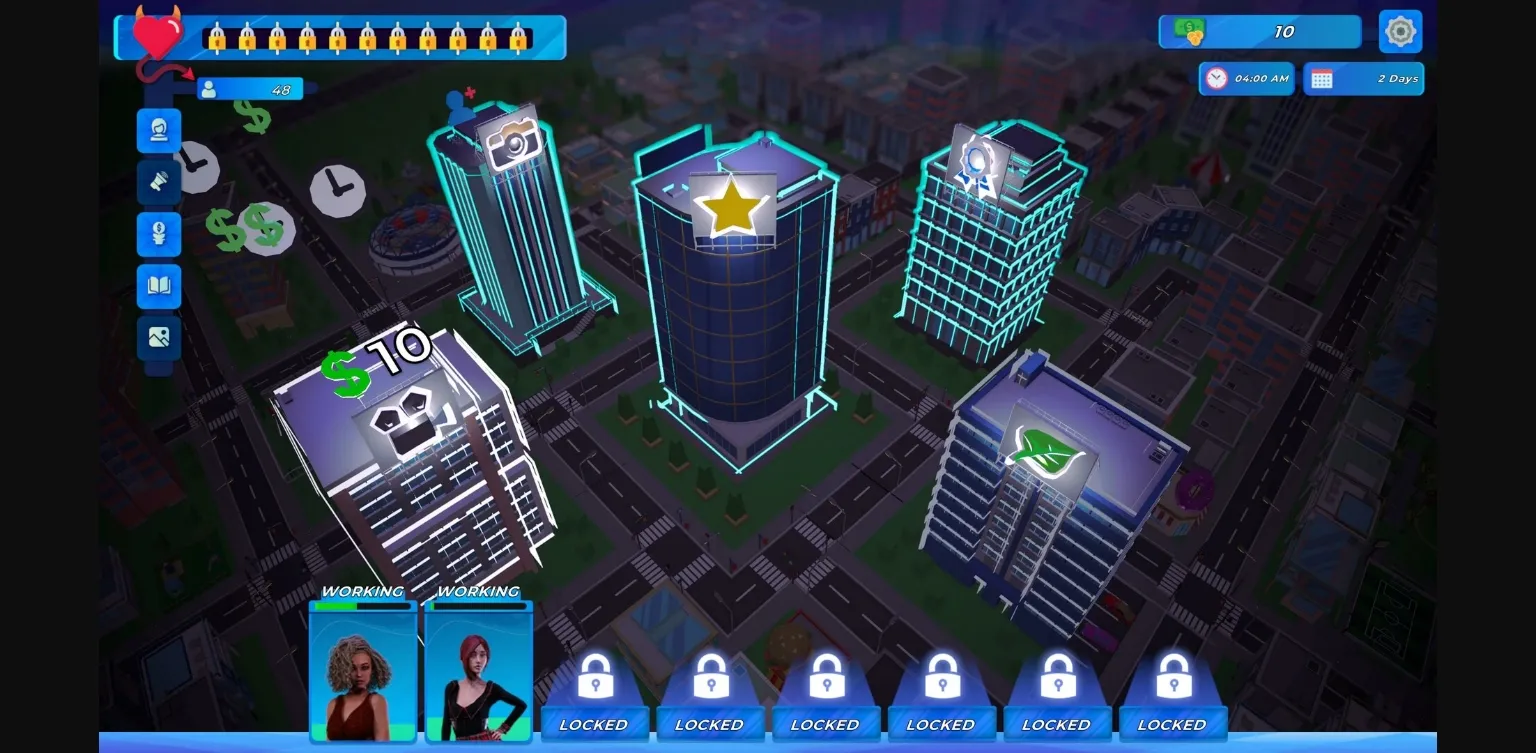Open the photo gallery icon in the sidebar
The image size is (1536, 753).
tap(159, 338)
